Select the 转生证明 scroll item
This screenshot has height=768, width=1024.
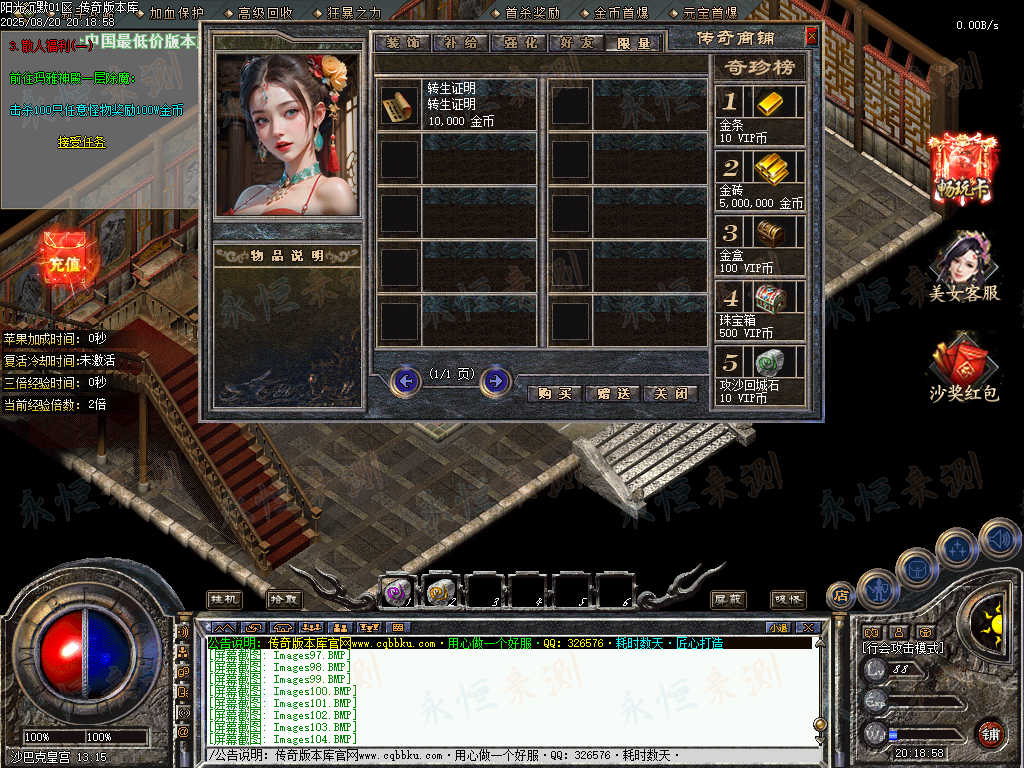tap(398, 105)
